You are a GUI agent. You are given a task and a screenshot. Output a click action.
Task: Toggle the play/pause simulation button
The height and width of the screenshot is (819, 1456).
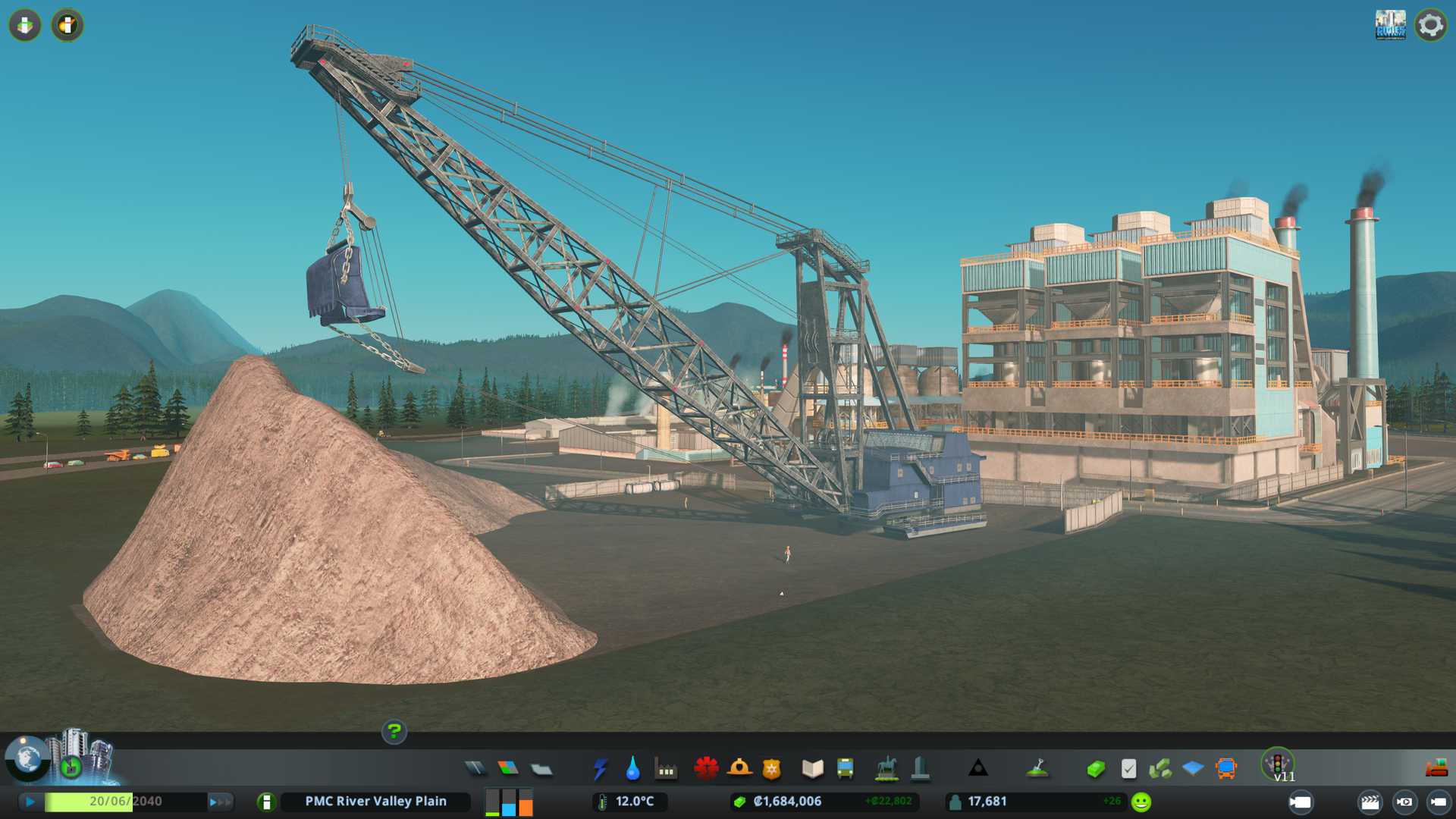[x=30, y=802]
